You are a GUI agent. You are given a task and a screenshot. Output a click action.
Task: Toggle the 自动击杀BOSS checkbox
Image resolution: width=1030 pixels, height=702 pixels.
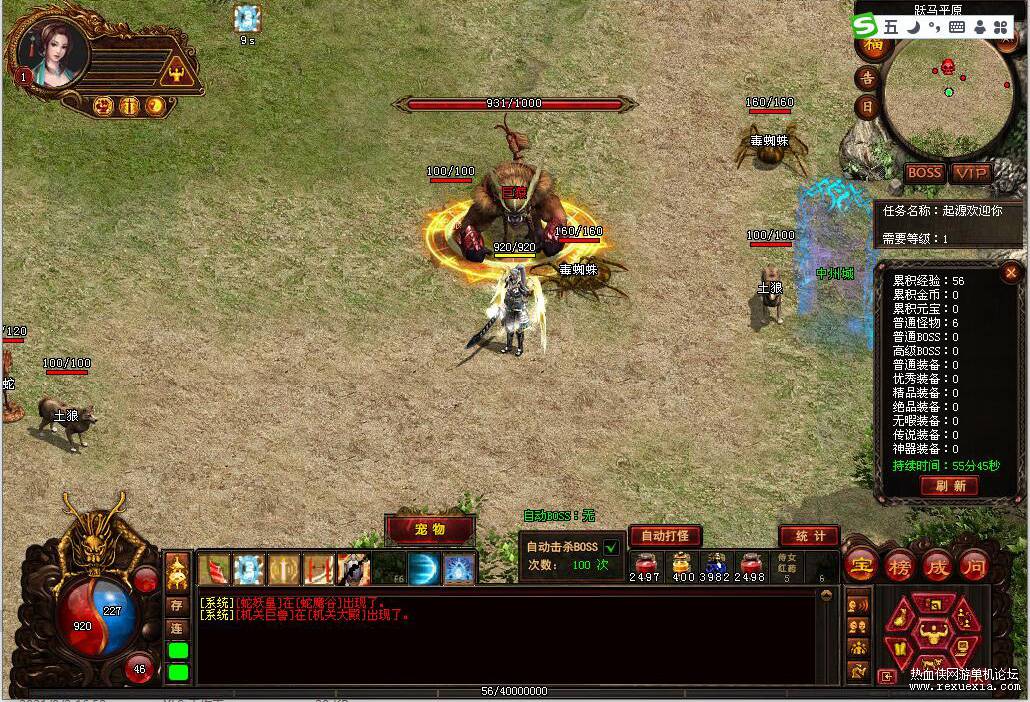pyautogui.click(x=610, y=547)
